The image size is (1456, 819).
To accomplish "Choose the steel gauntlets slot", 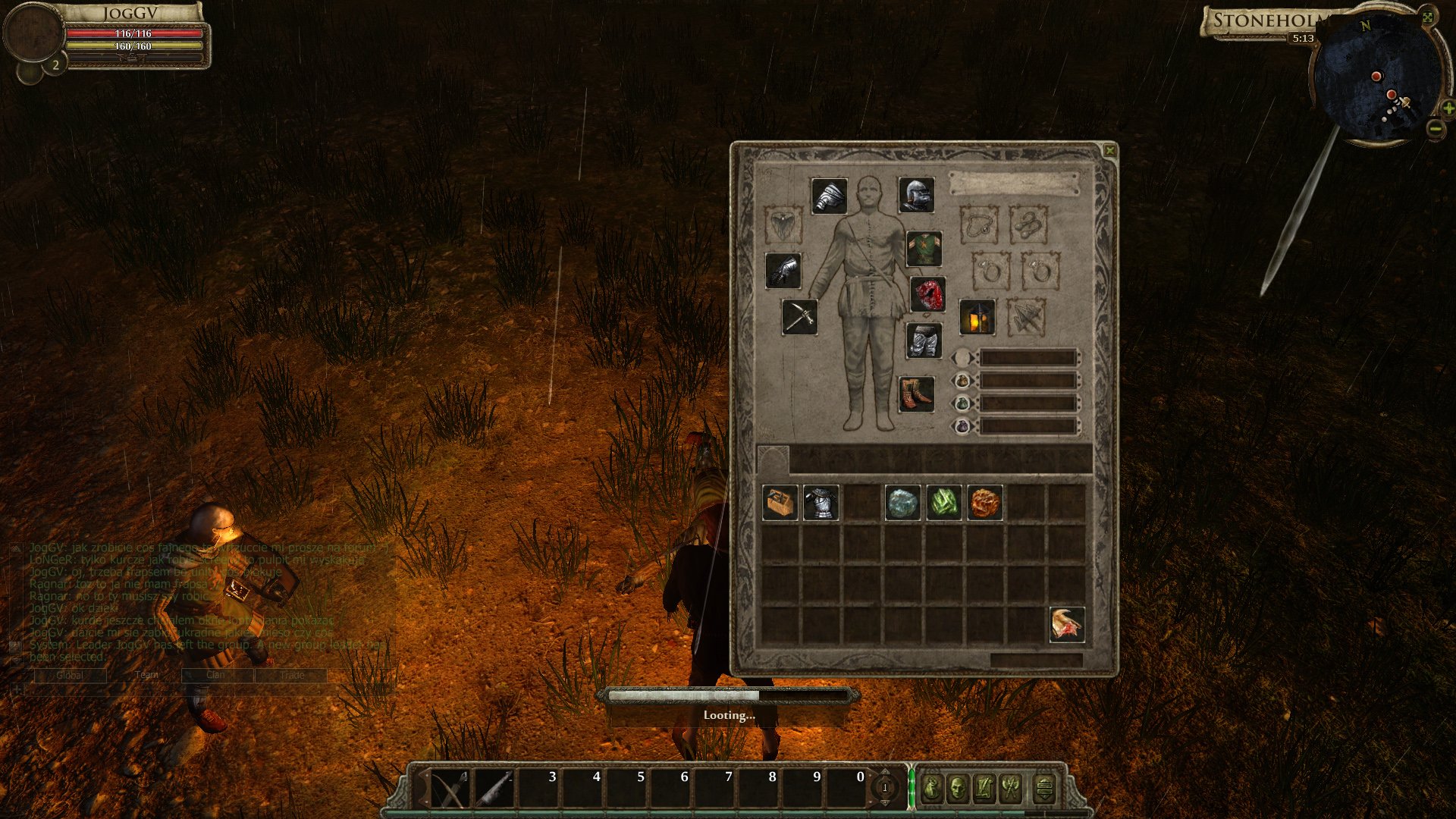I will tap(783, 271).
